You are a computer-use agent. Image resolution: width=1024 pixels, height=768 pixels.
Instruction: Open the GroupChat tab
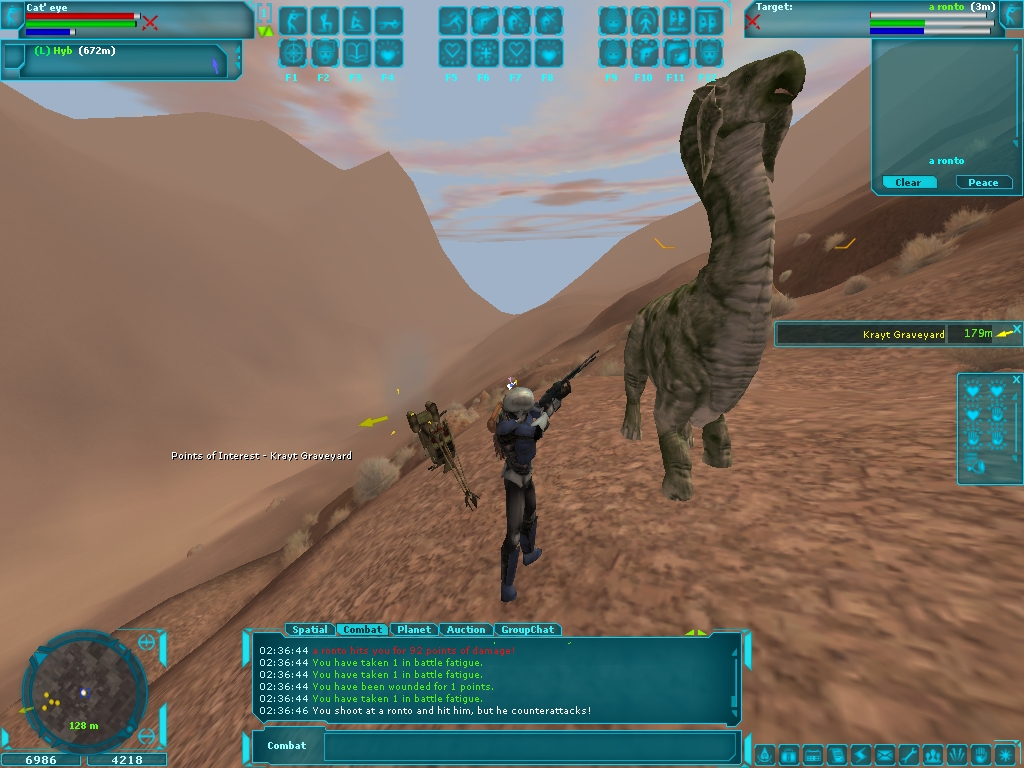[x=527, y=630]
